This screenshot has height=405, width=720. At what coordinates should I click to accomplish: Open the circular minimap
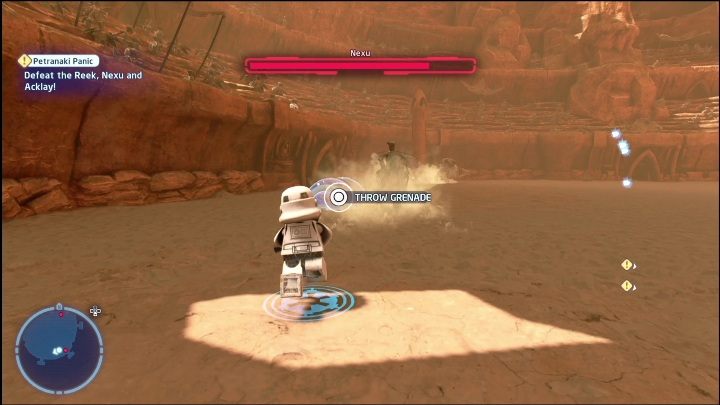[59, 350]
